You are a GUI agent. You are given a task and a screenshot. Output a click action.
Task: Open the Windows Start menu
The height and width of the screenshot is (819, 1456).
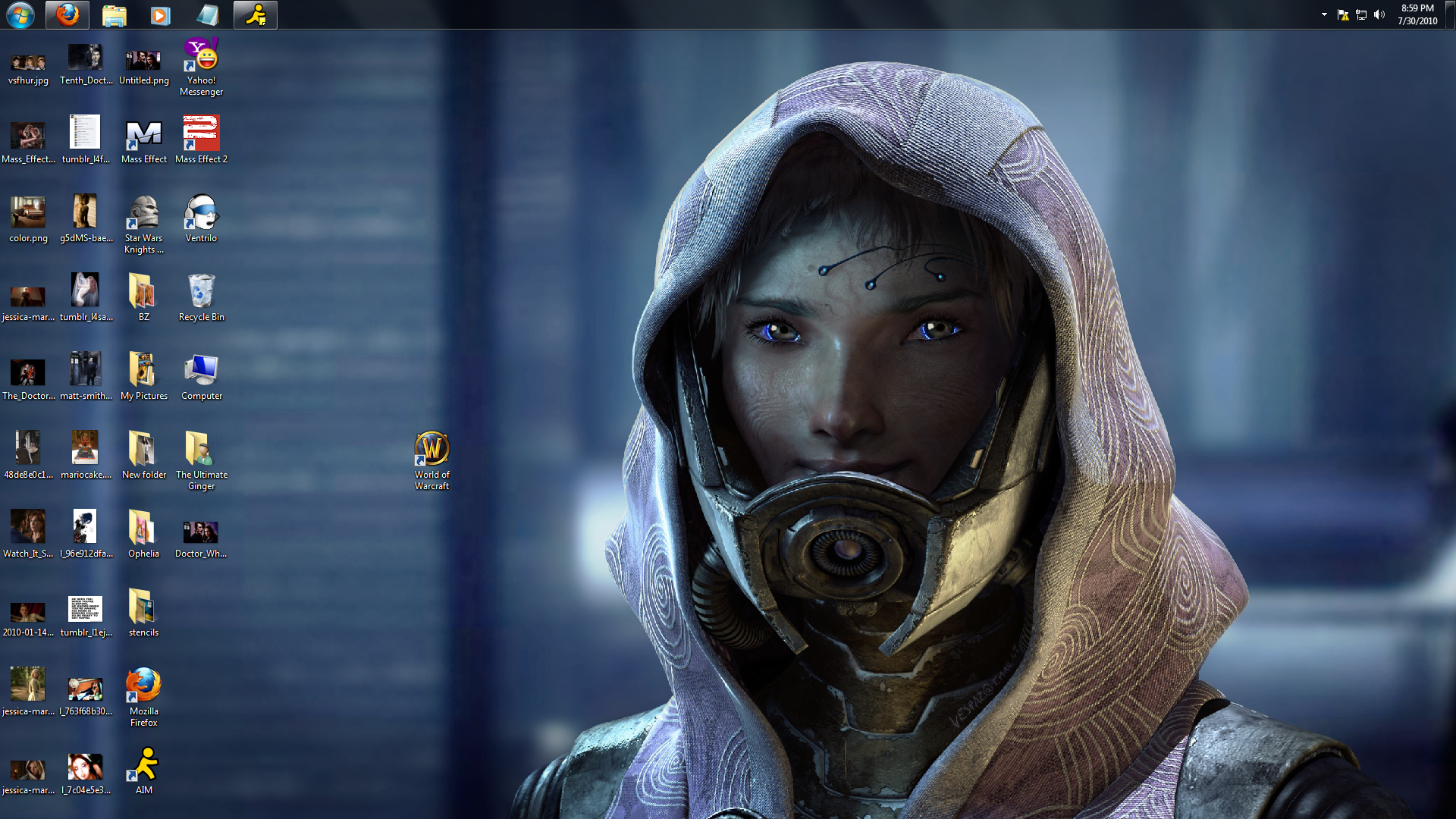(x=20, y=14)
